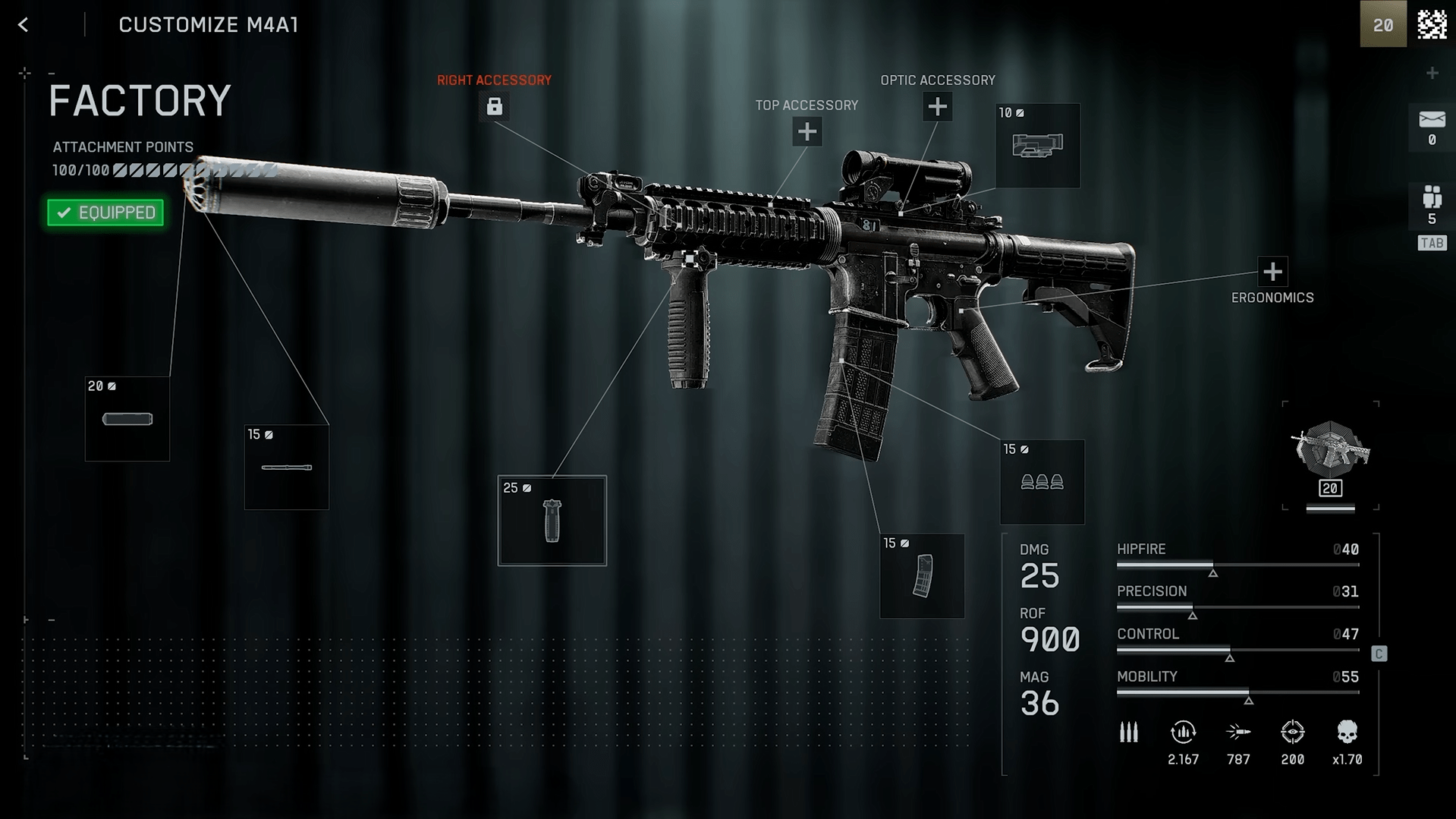Add an Optic Accessory attachment
Image resolution: width=1456 pixels, height=819 pixels.
click(x=937, y=107)
